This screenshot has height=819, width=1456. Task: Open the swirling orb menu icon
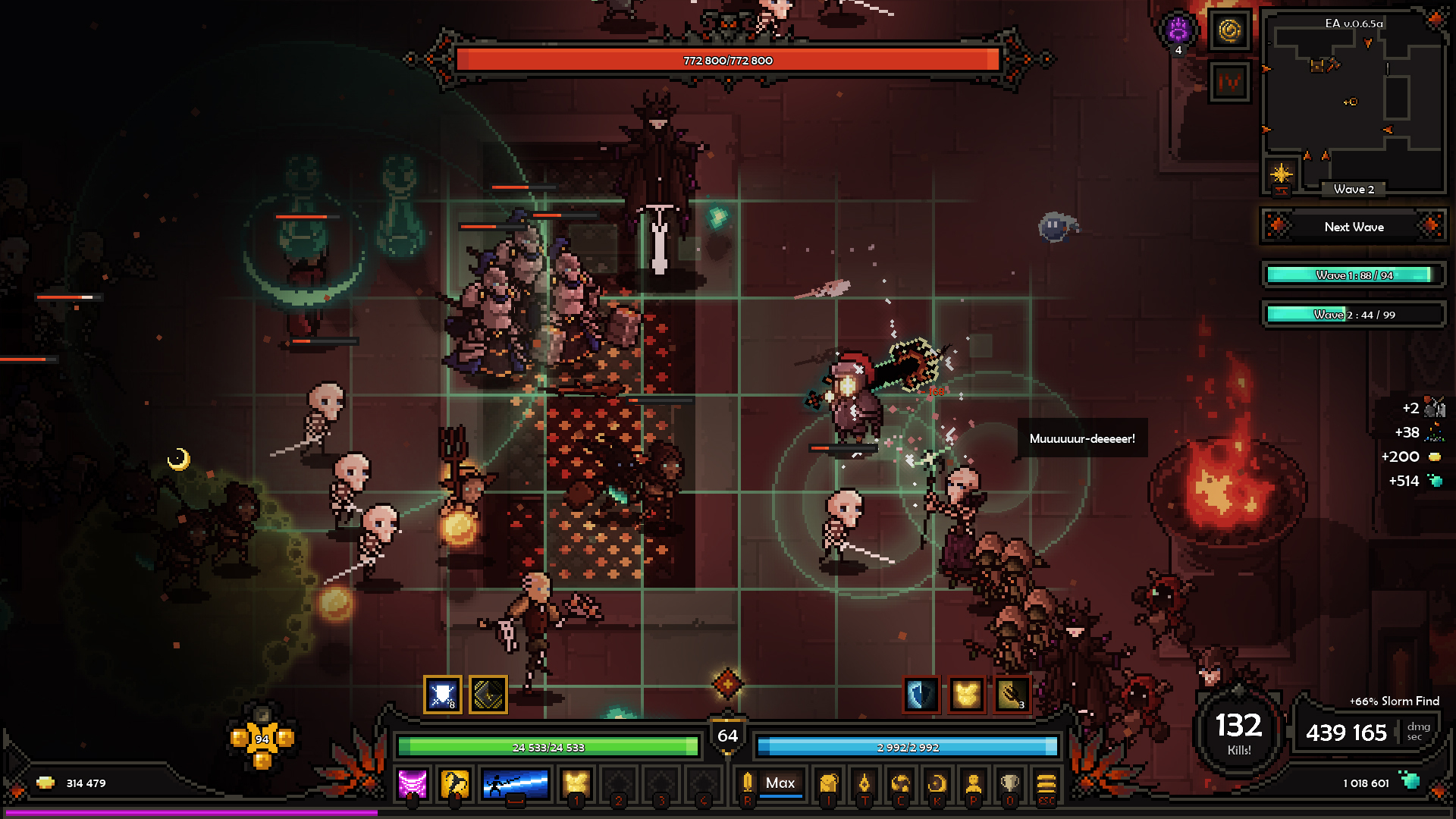[900, 784]
